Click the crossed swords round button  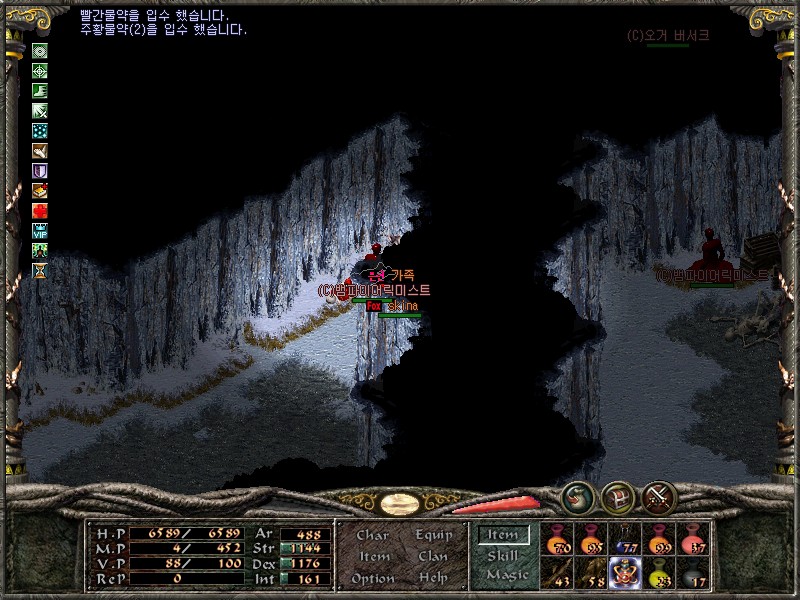point(659,497)
